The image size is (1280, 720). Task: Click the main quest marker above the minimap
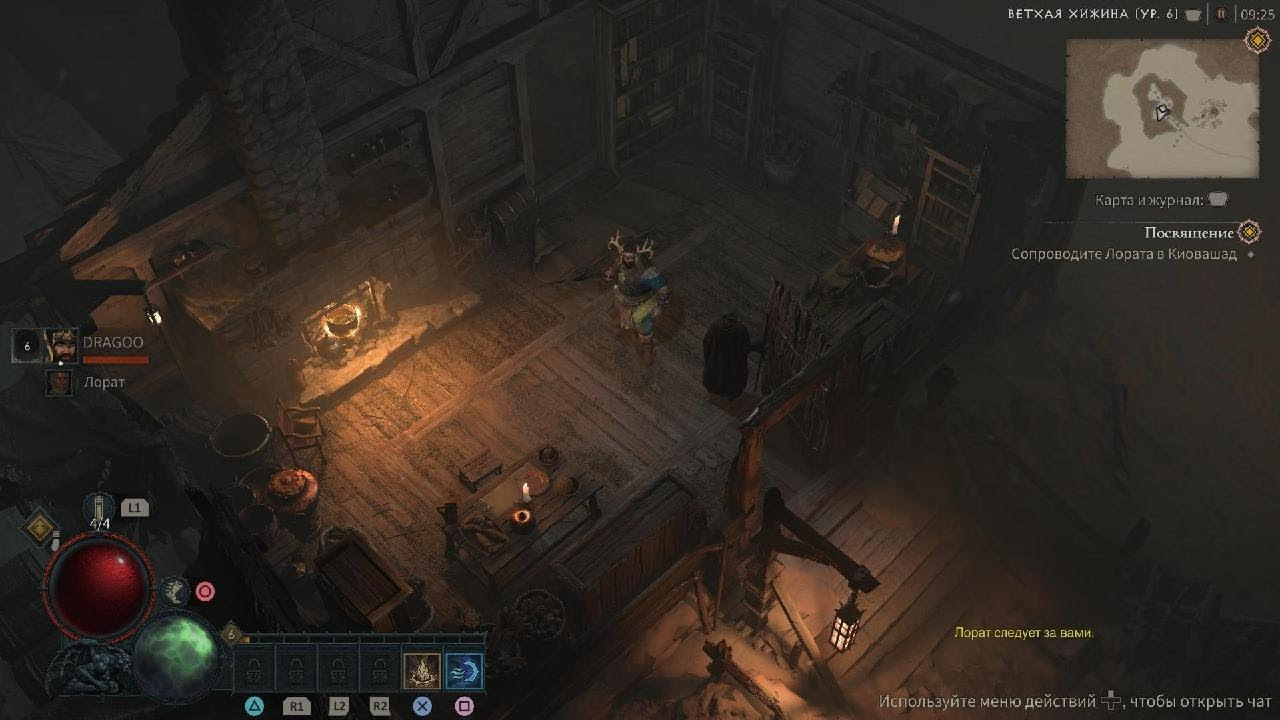[1257, 40]
